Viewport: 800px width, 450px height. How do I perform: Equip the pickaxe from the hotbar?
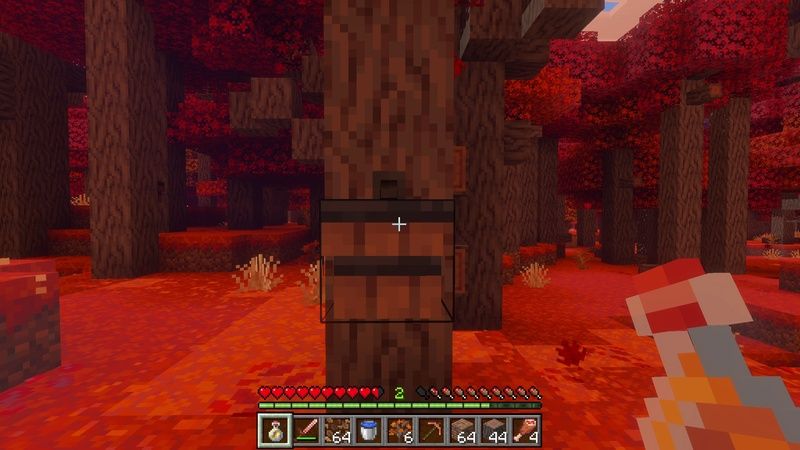(431, 431)
